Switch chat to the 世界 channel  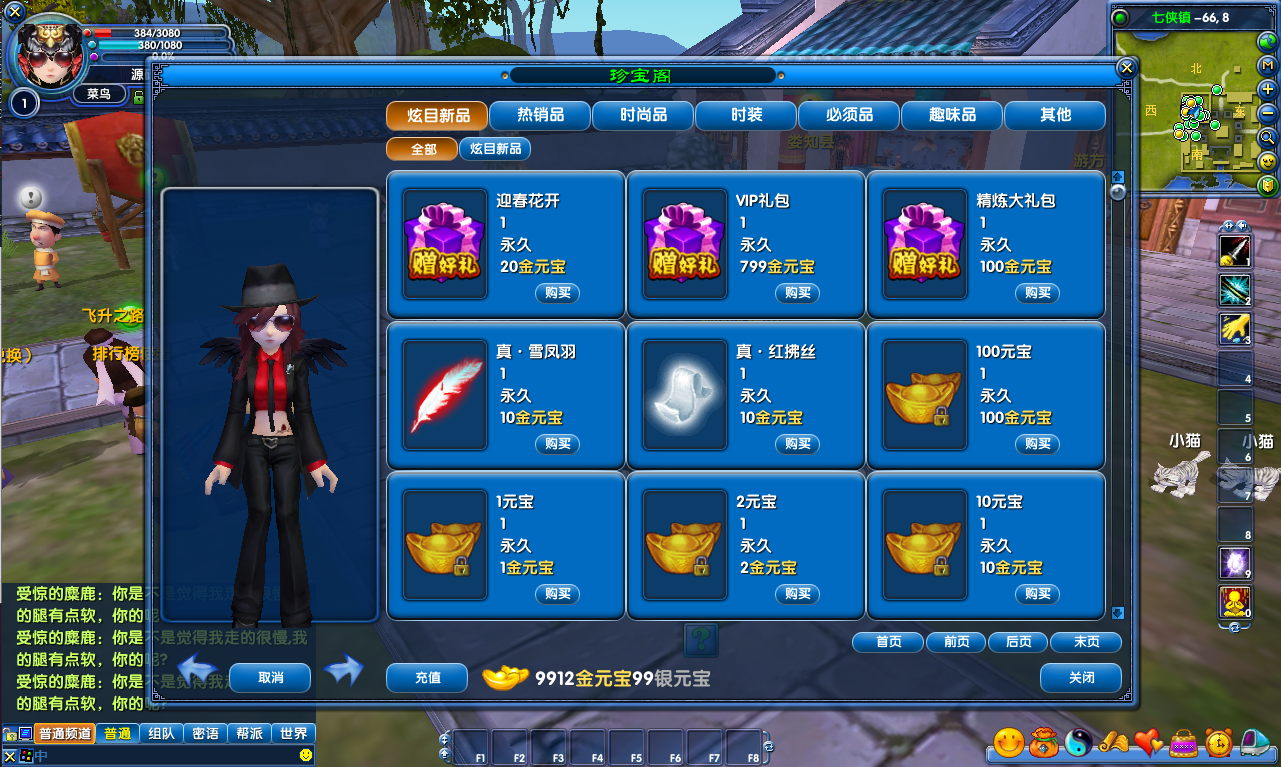294,733
